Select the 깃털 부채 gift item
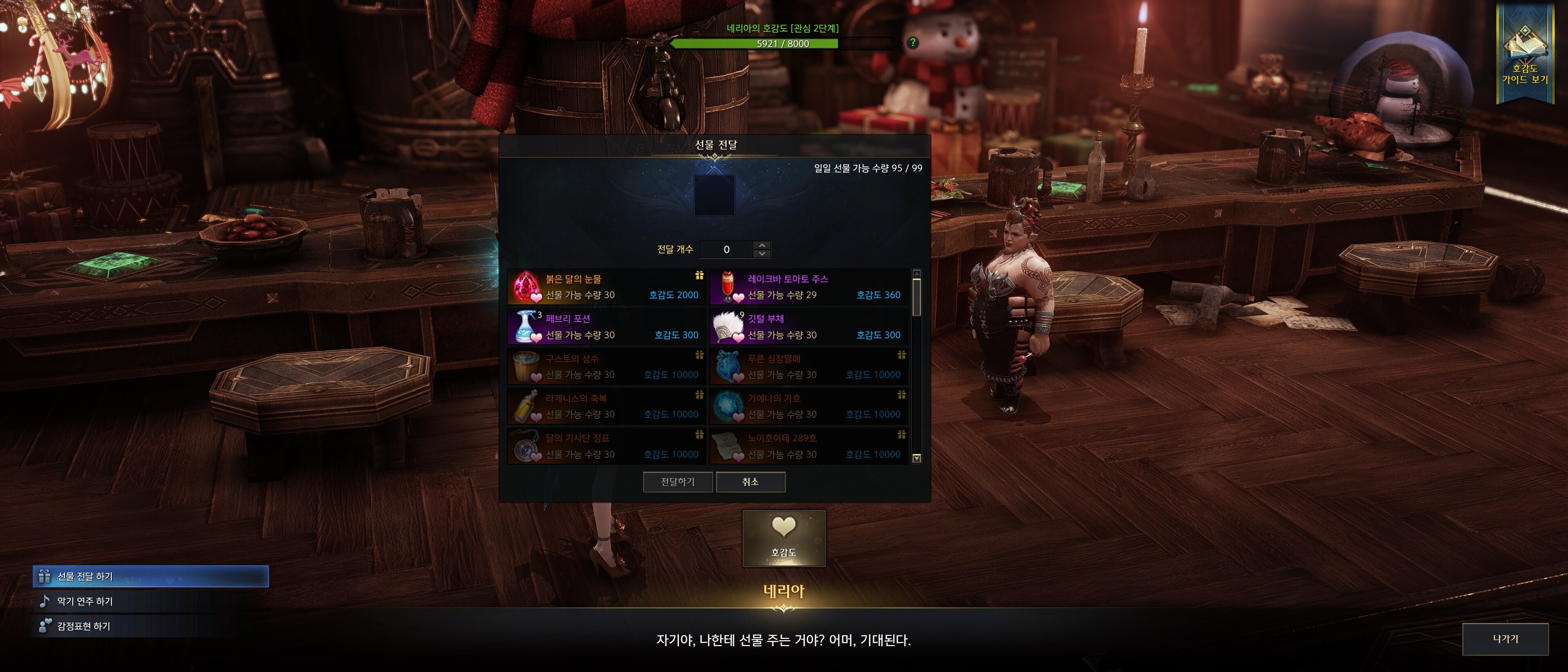The height and width of the screenshot is (672, 1568). point(809,327)
